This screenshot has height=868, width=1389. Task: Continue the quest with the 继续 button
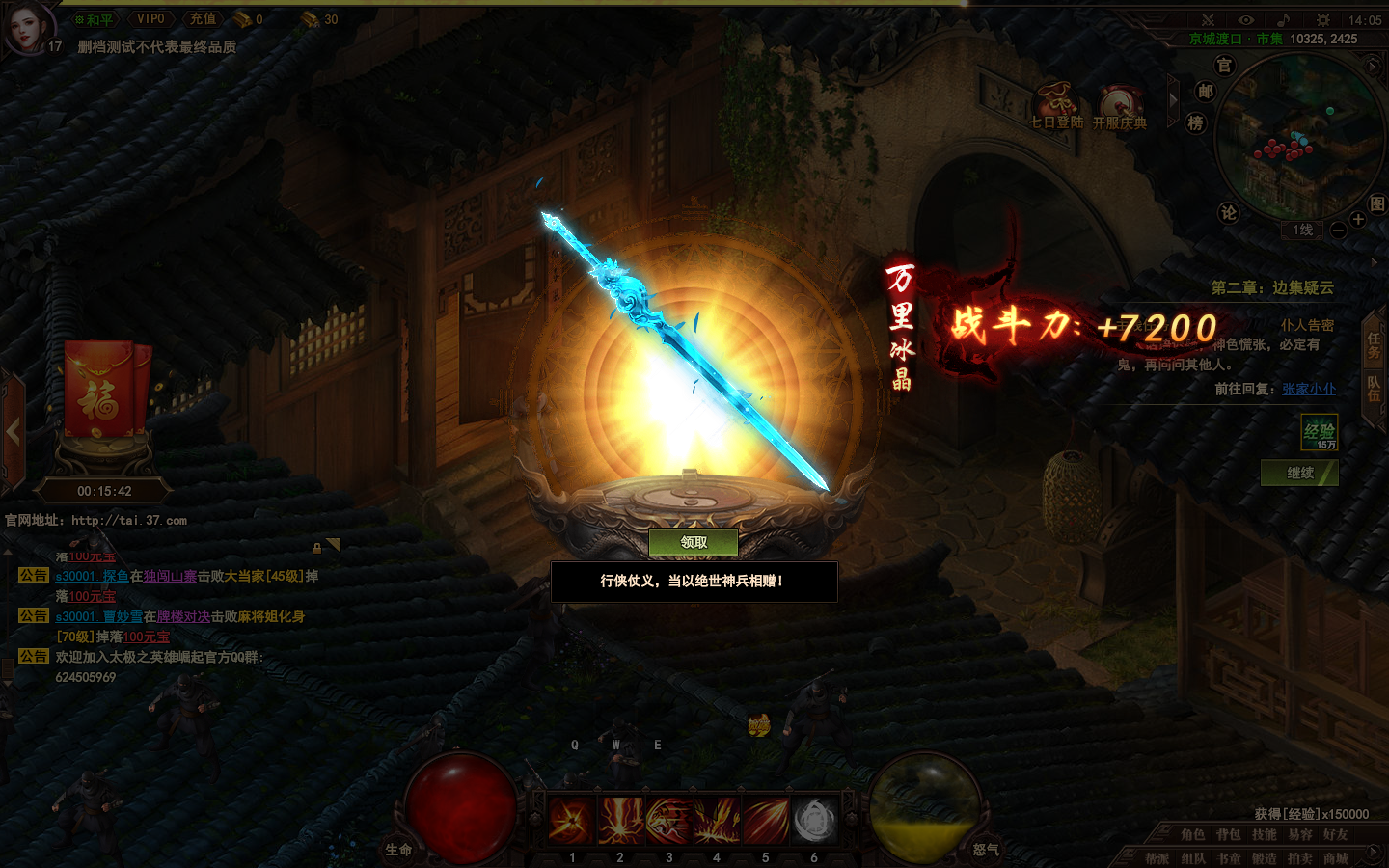point(1299,473)
